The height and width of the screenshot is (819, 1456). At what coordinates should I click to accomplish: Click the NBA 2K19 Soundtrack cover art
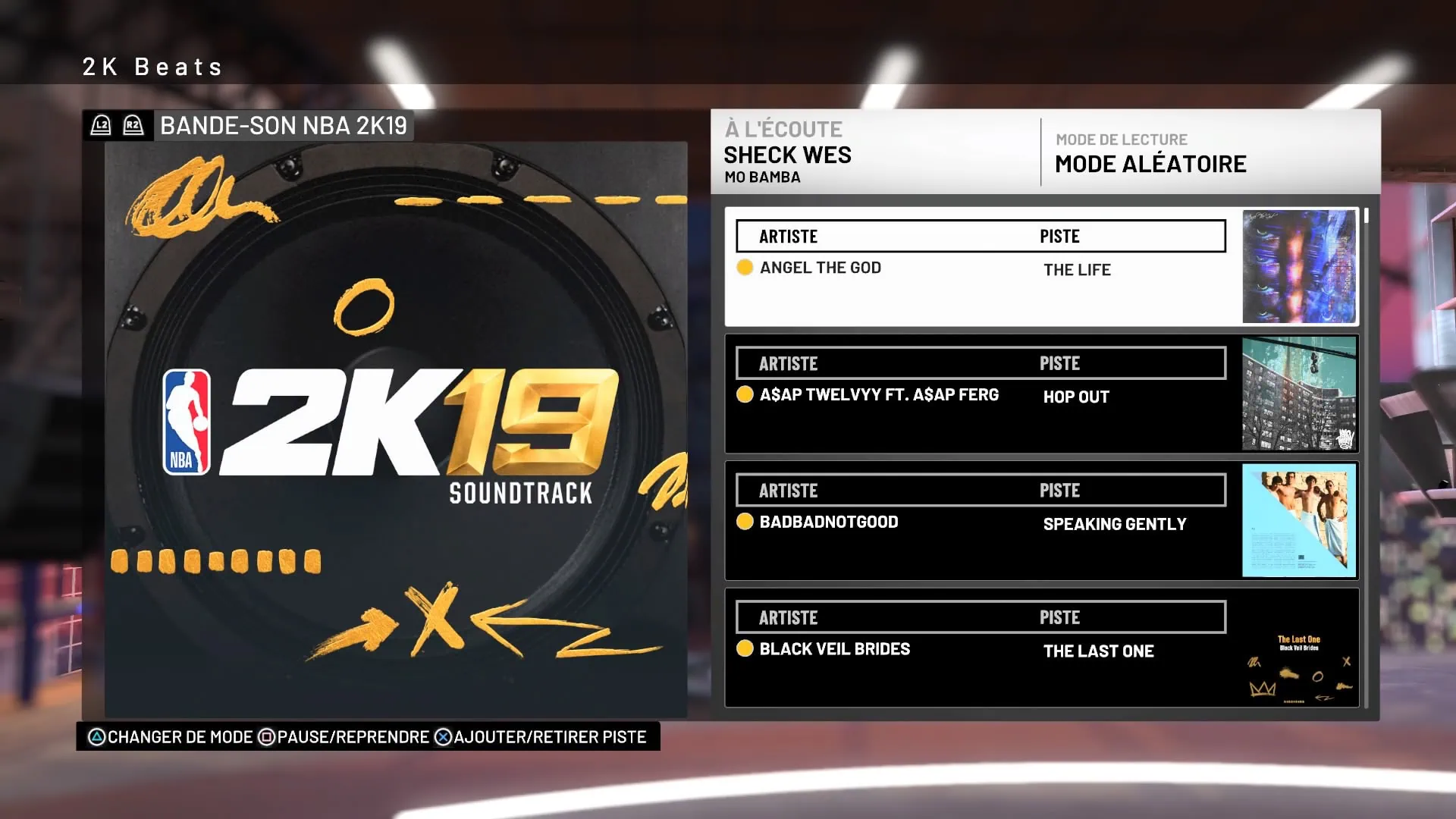pyautogui.click(x=396, y=428)
